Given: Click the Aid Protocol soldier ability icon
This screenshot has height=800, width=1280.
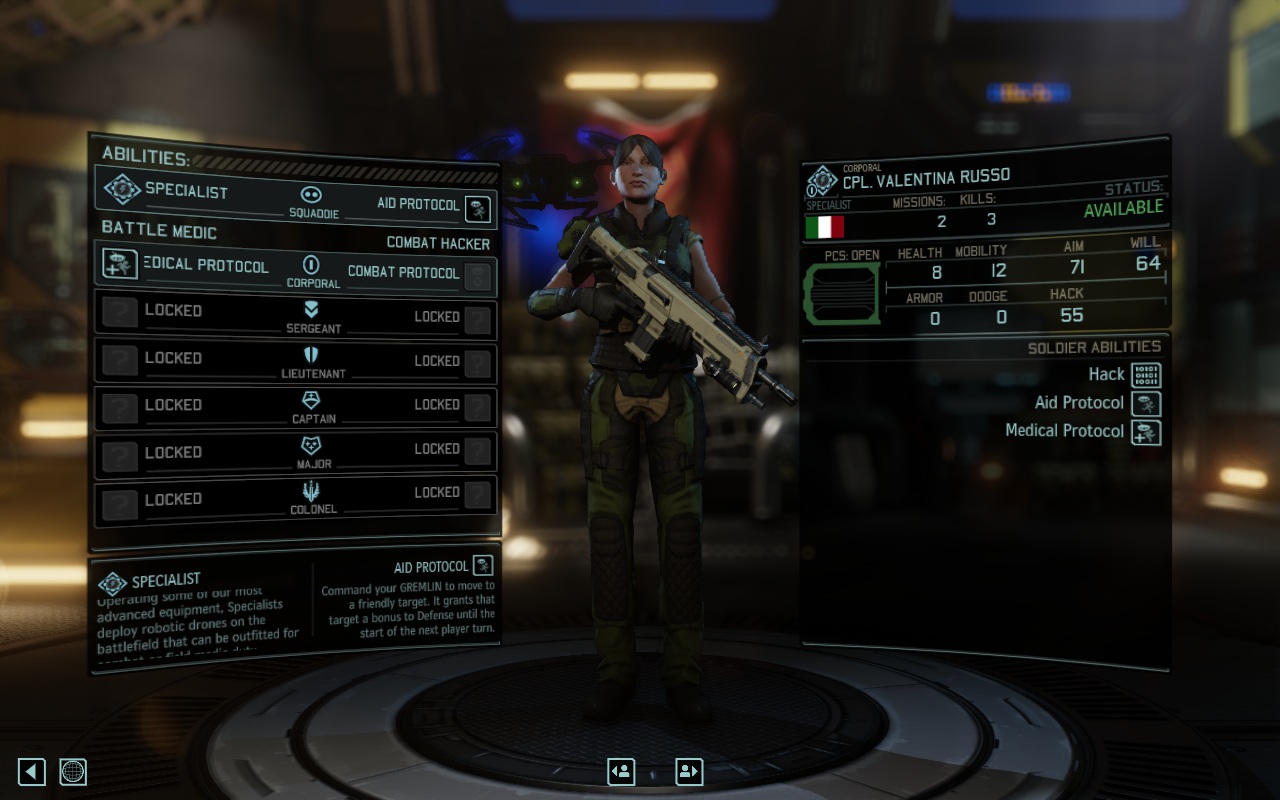Looking at the screenshot, I should [x=1146, y=404].
